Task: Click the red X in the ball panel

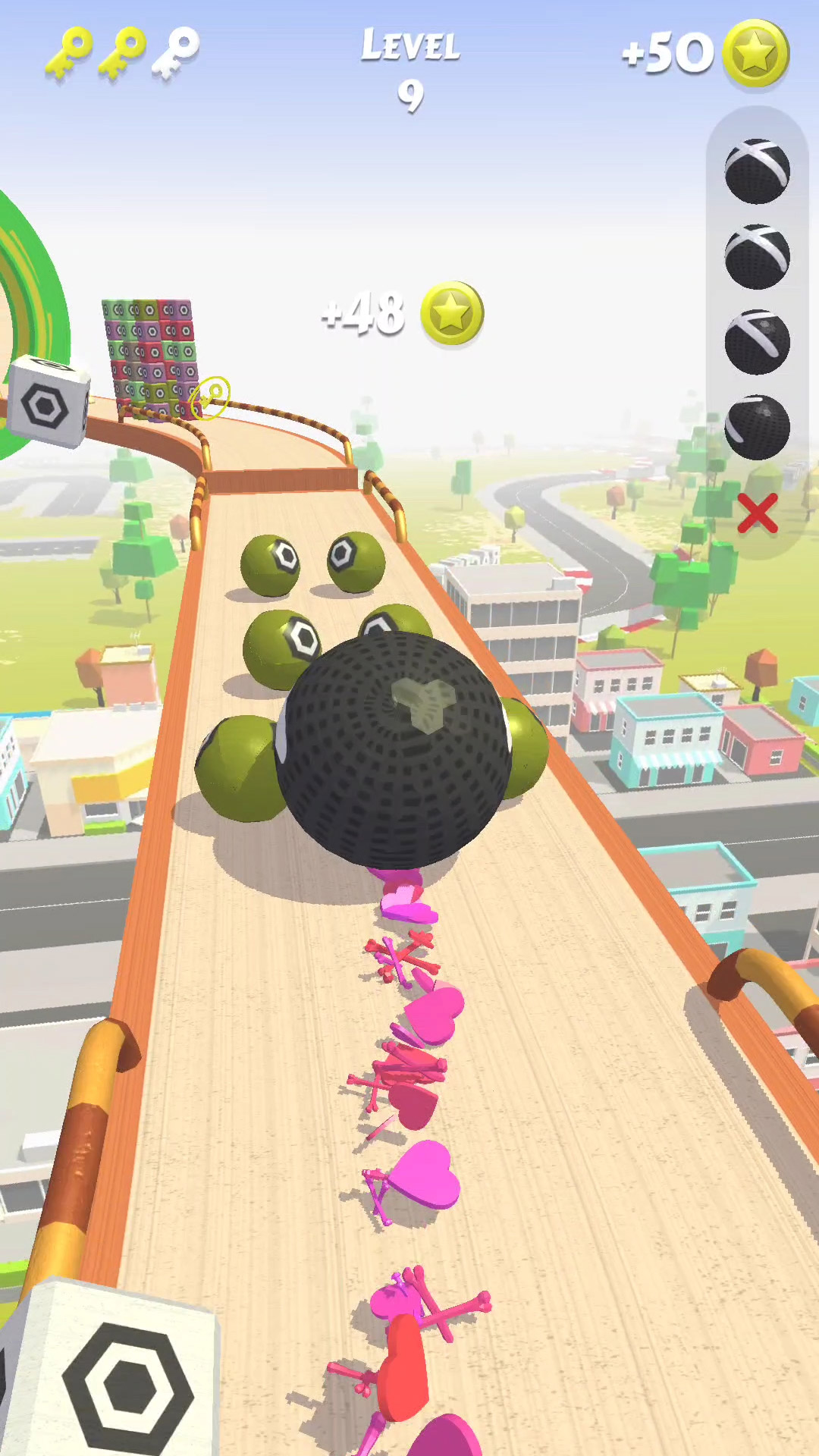Action: [757, 513]
